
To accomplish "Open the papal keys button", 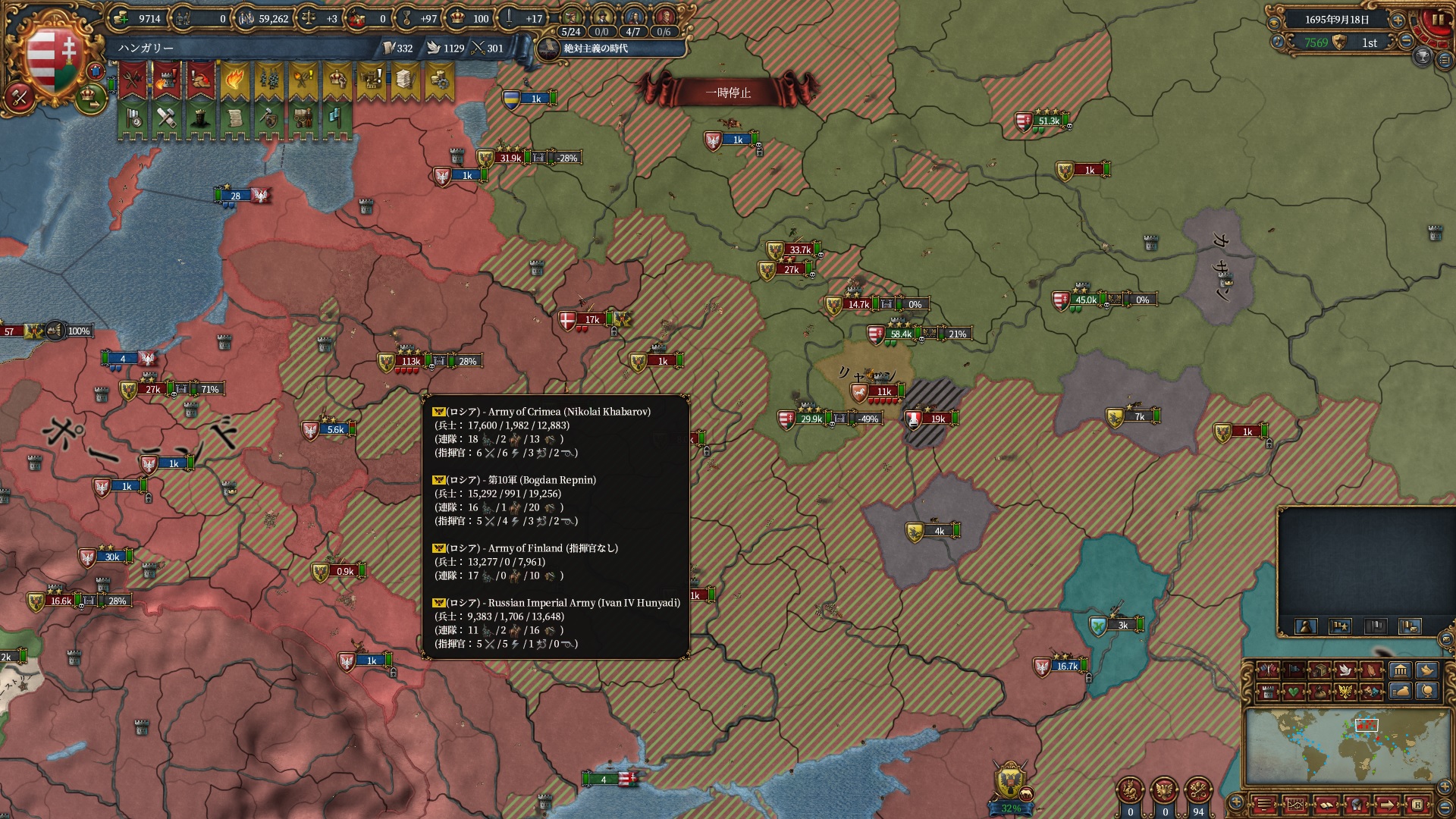I will coord(1198,791).
